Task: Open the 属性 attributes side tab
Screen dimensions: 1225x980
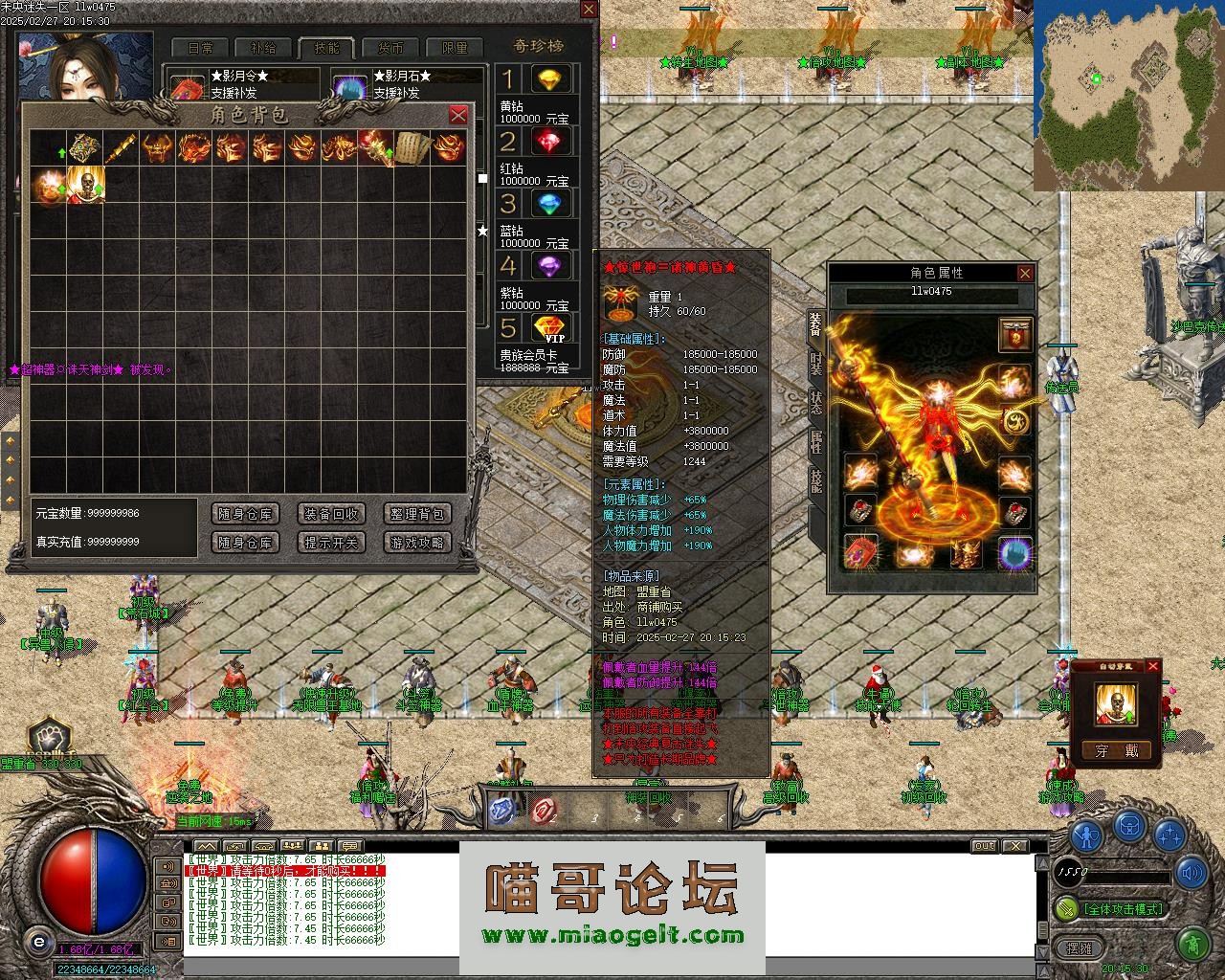Action: pos(815,441)
